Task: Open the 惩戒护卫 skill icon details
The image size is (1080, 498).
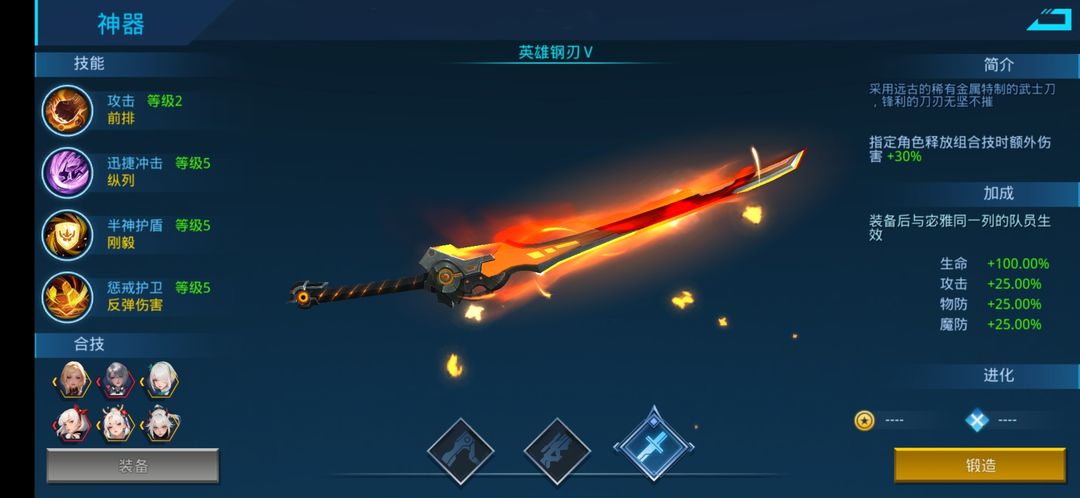Action: [x=67, y=296]
